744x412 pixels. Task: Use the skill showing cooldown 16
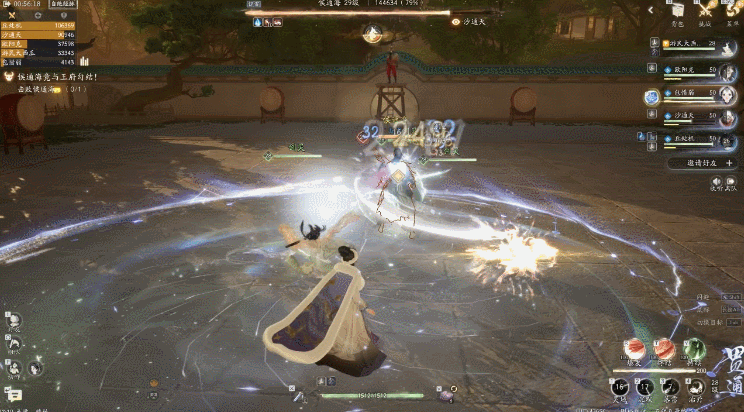pos(620,386)
